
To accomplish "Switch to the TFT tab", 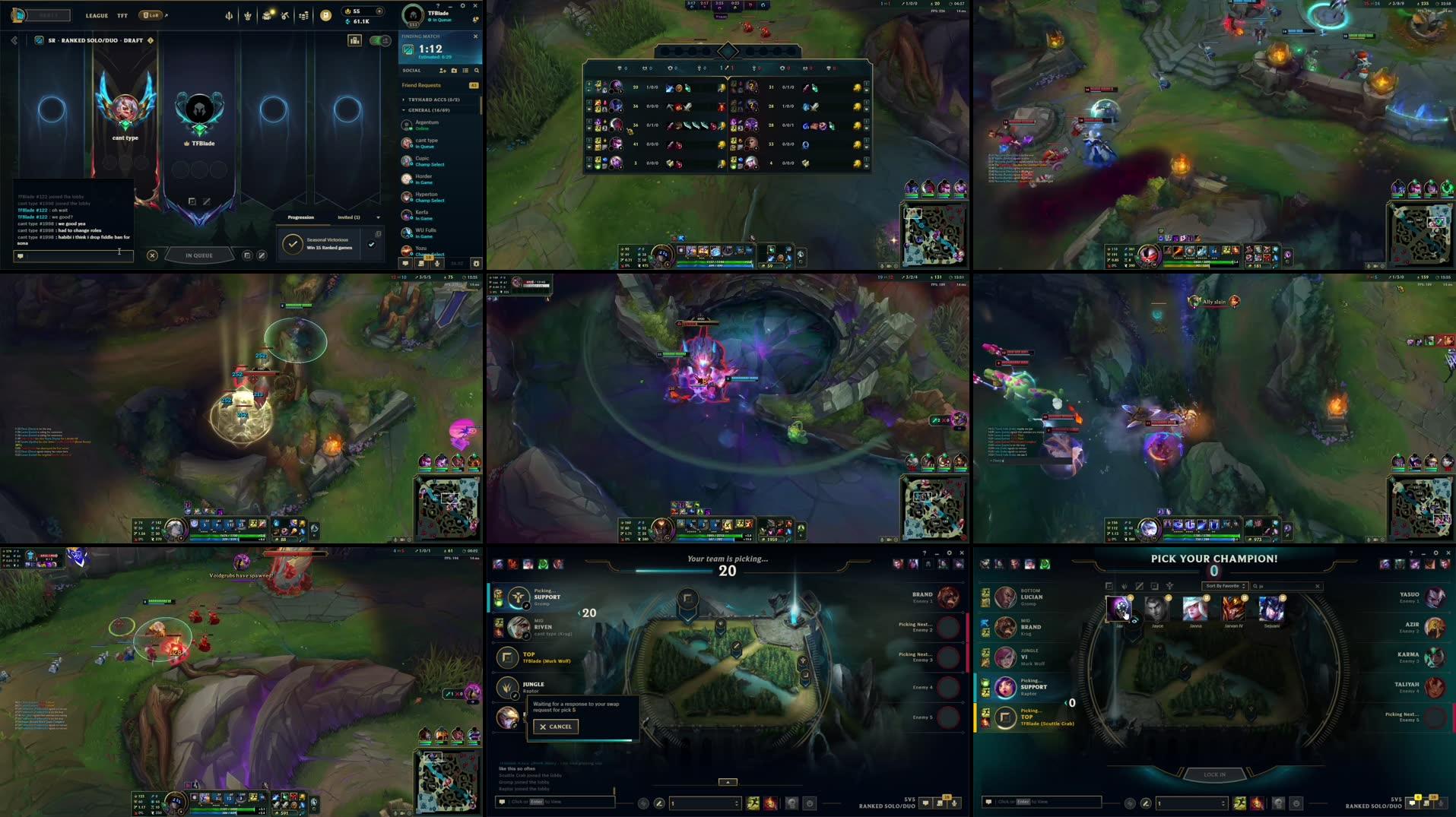I will click(x=123, y=15).
